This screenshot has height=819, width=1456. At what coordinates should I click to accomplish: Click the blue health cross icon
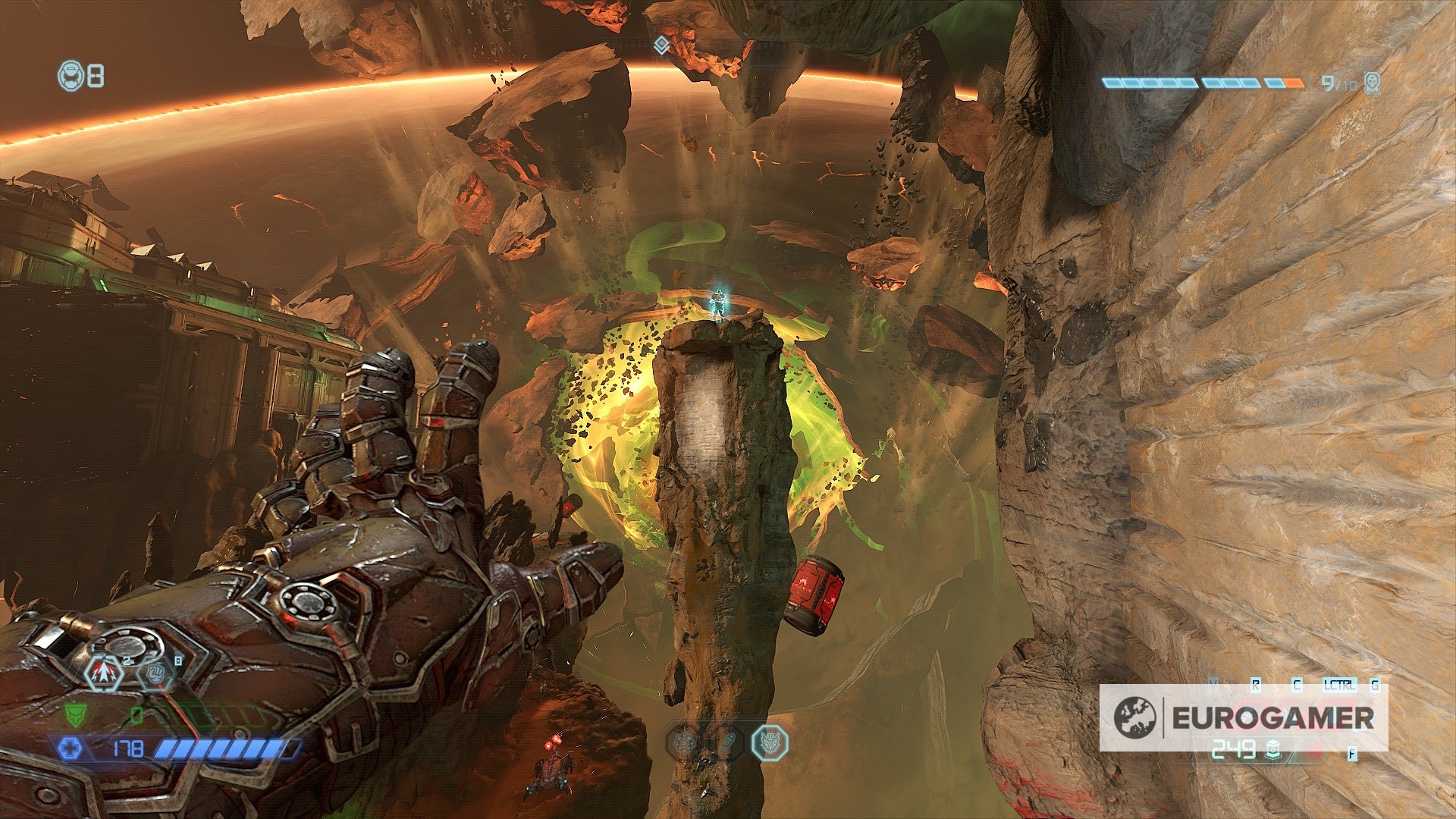click(71, 748)
